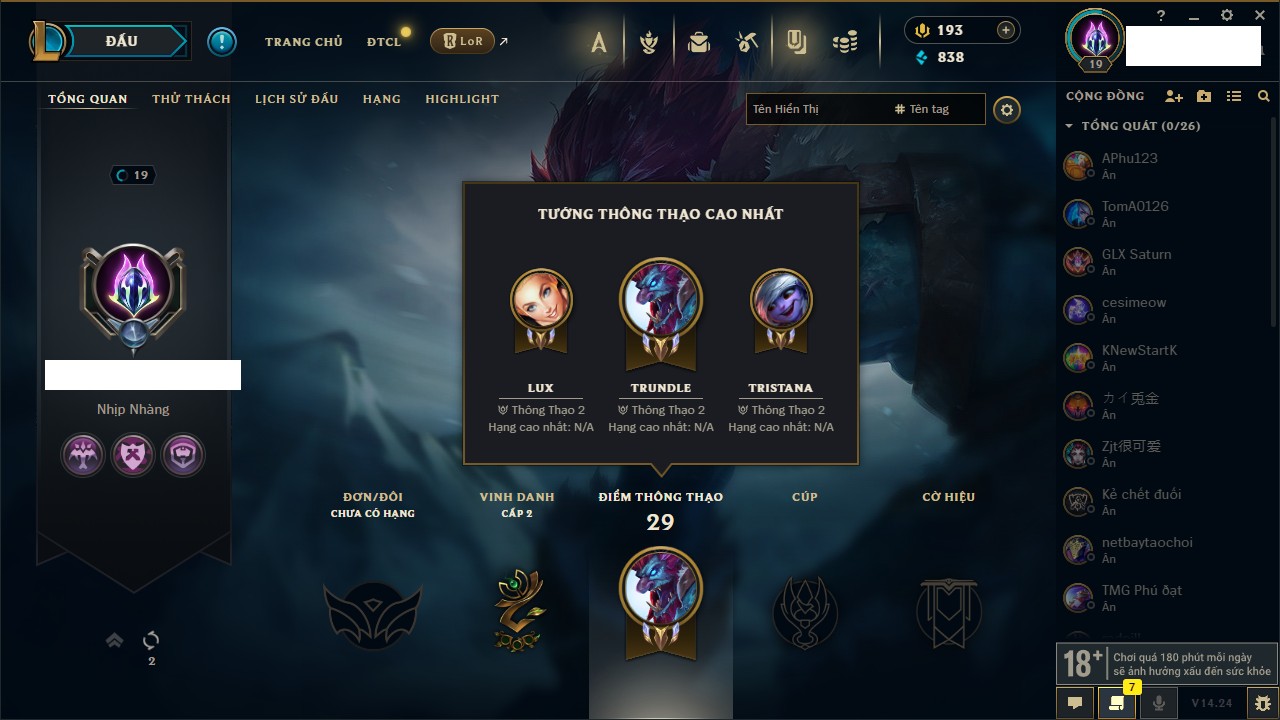
Task: Add Riot Points with the plus button
Action: (x=1006, y=30)
